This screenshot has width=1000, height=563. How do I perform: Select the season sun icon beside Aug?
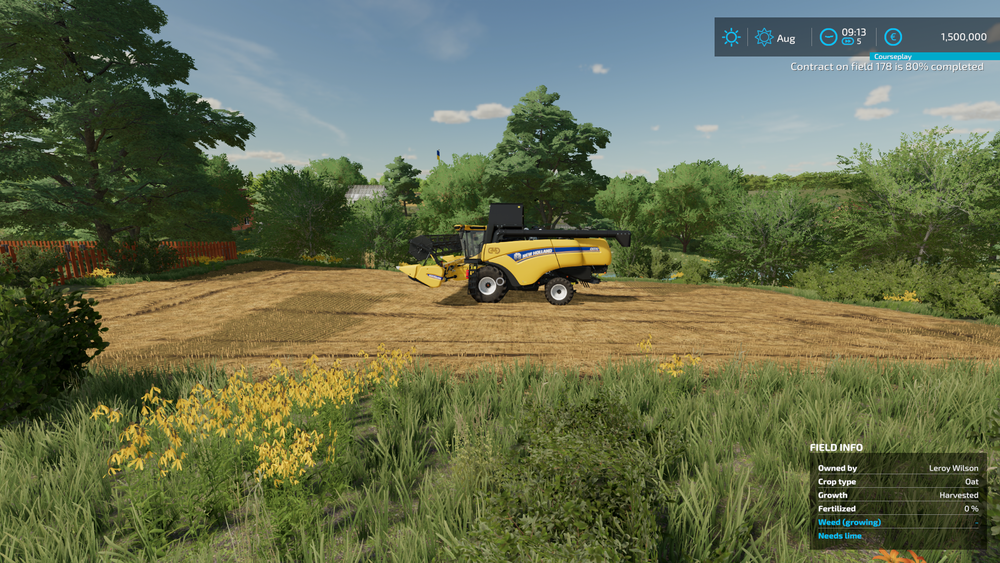(x=764, y=37)
